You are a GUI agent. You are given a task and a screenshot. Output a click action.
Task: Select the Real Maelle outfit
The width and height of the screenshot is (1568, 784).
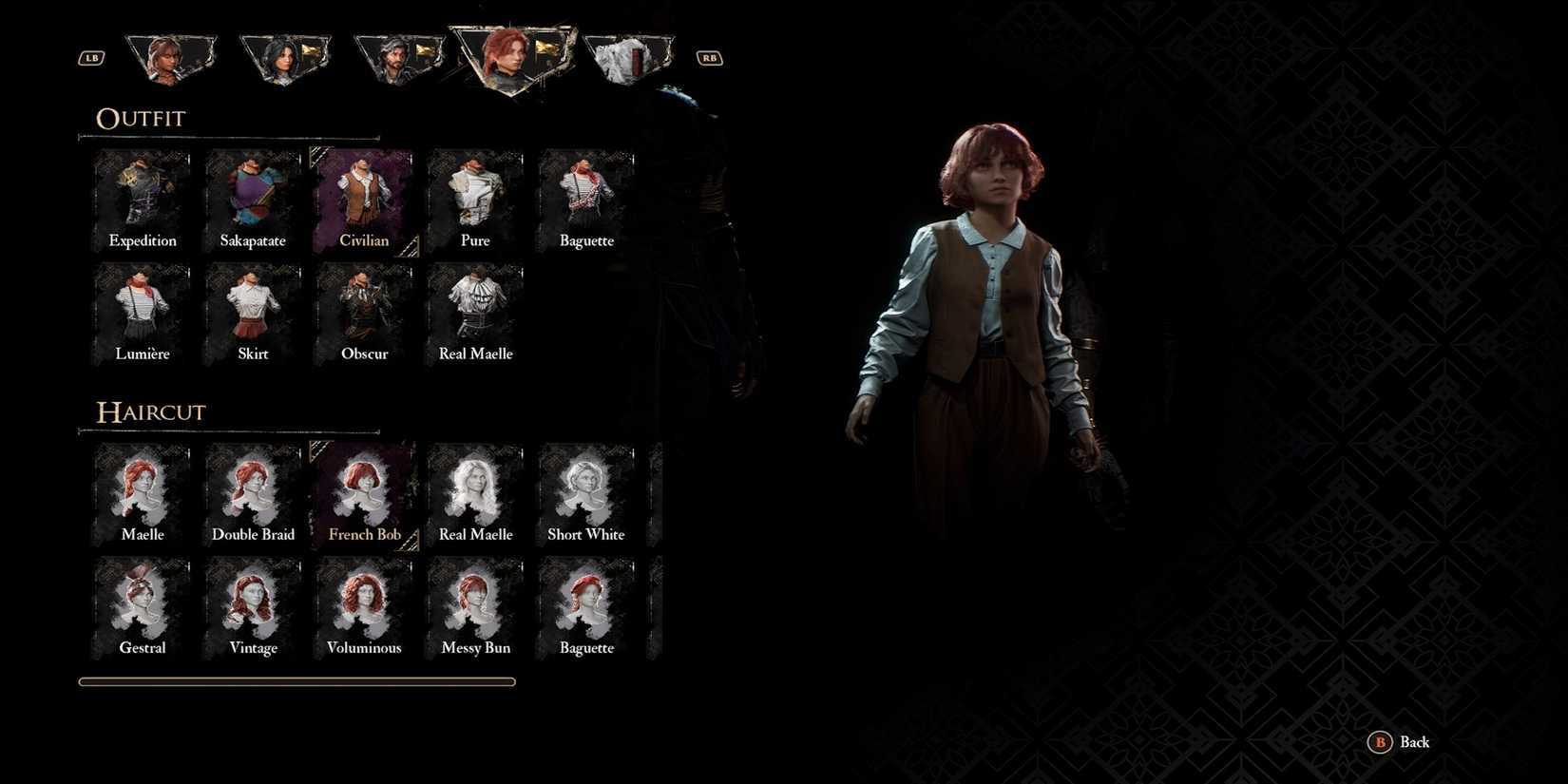pyautogui.click(x=475, y=308)
